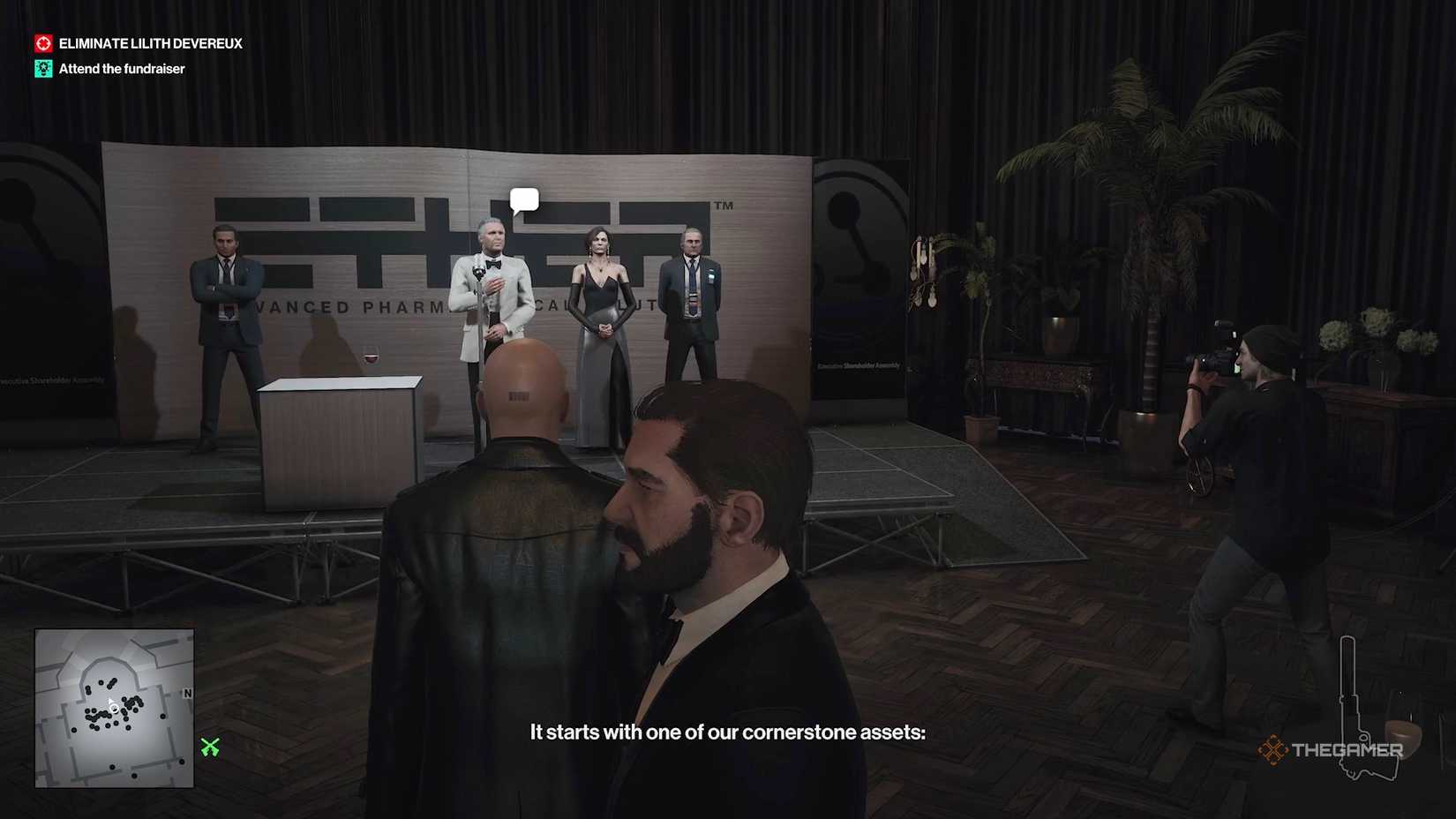Select the green fundraiser objective icon
The width and height of the screenshot is (1456, 819).
[42, 68]
